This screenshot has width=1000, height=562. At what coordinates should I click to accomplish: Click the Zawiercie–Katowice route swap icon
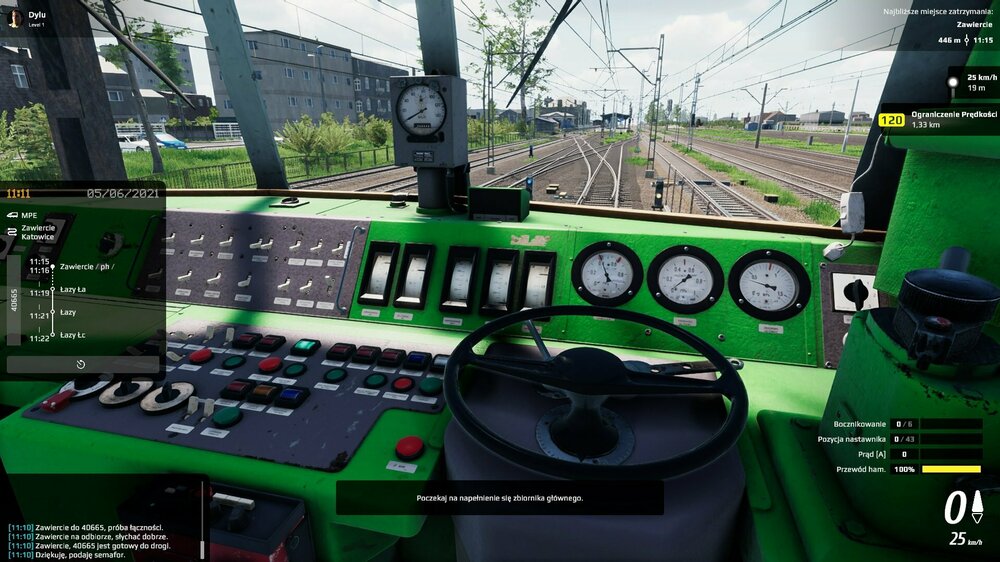12,231
